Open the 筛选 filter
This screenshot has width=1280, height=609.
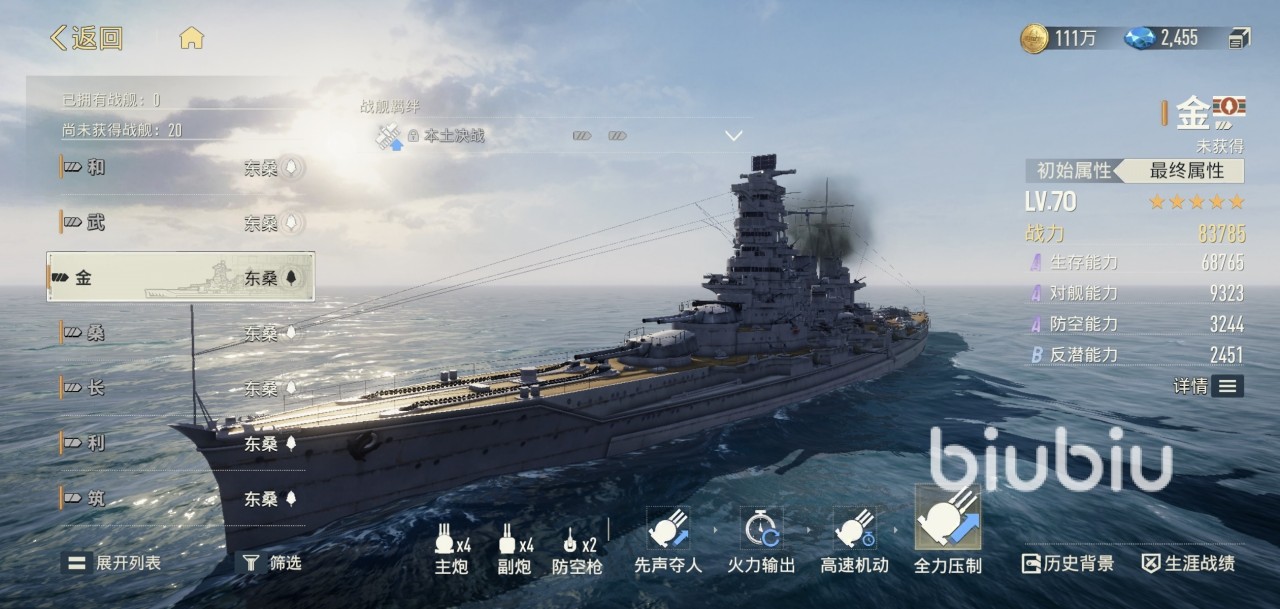coord(269,563)
